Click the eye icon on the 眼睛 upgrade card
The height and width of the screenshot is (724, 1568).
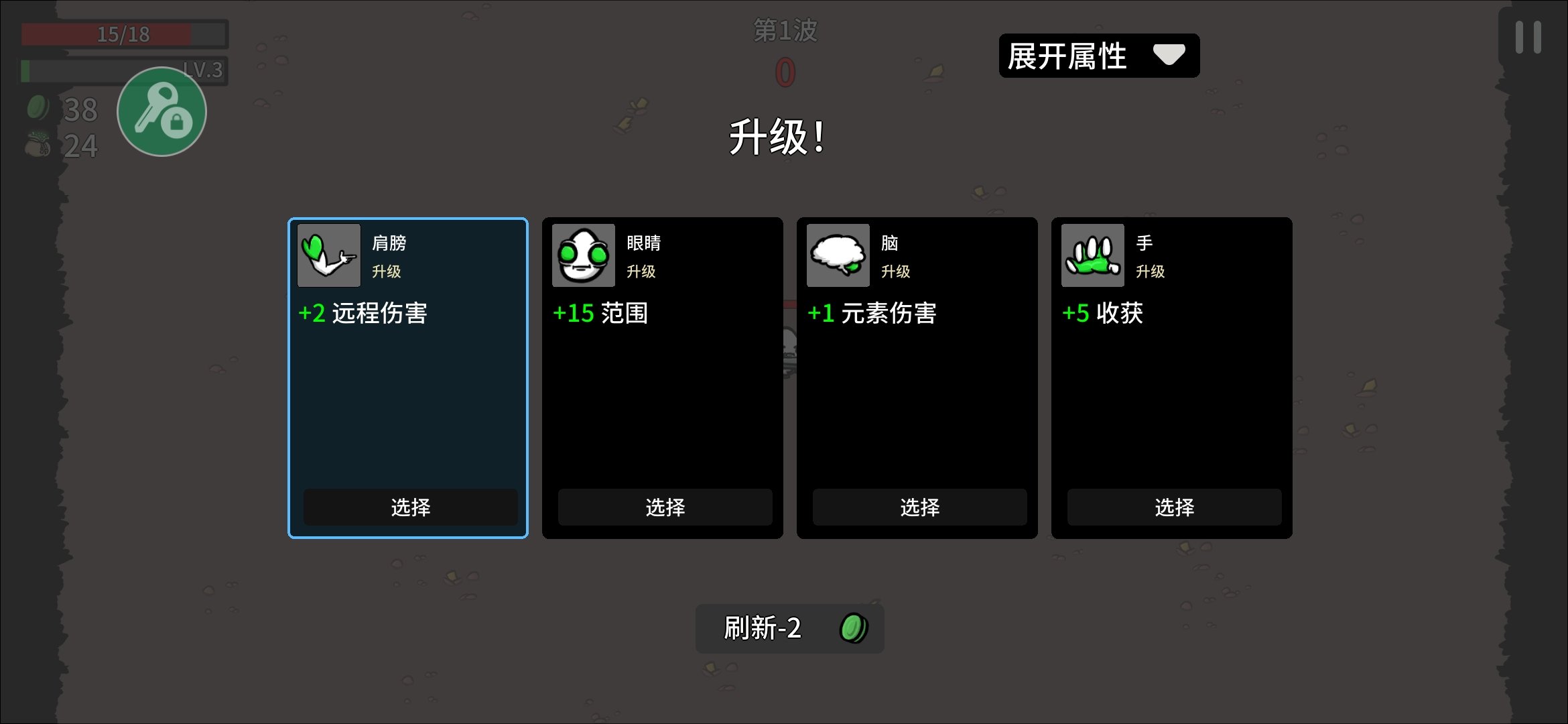coord(582,255)
